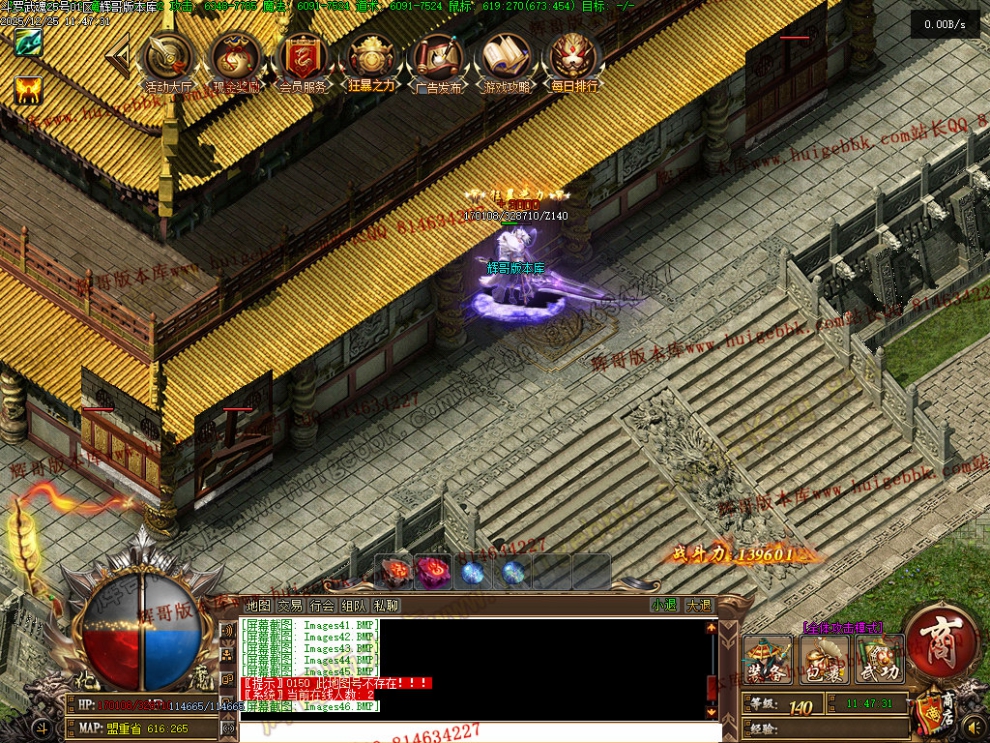Open the 武功 skills panel
Image resolution: width=990 pixels, height=743 pixels.
[880, 660]
